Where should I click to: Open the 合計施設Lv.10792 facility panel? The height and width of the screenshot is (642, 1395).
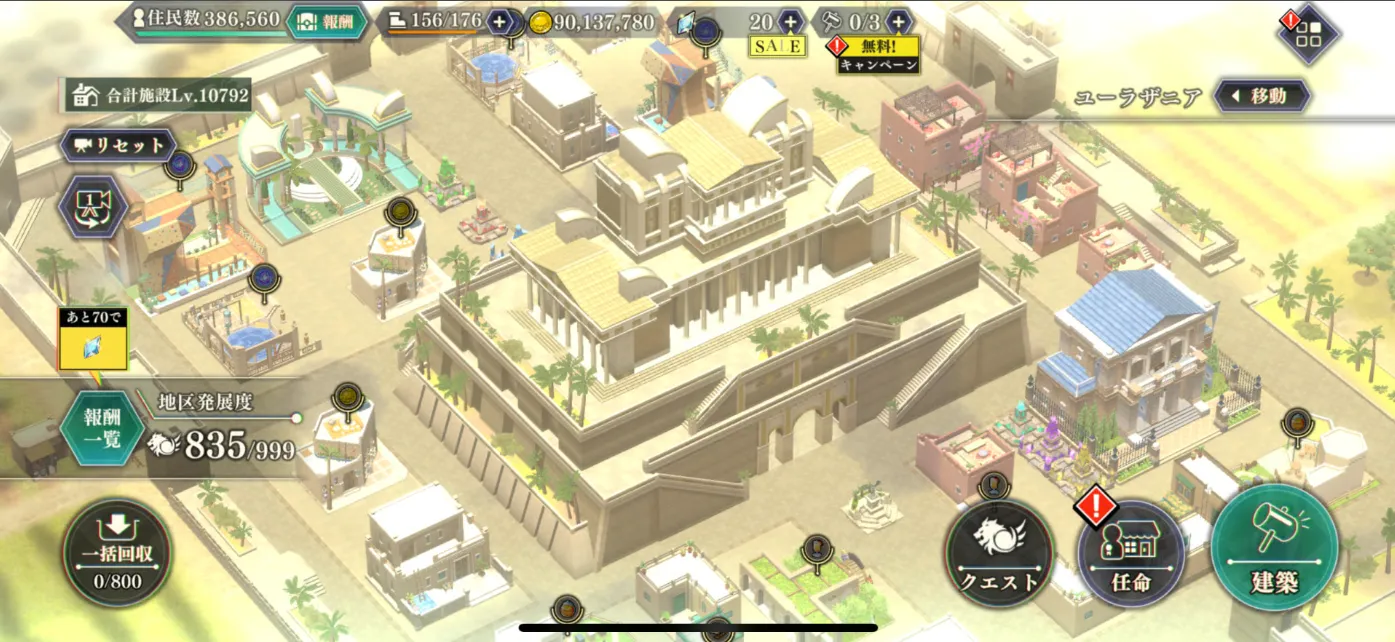tap(158, 96)
